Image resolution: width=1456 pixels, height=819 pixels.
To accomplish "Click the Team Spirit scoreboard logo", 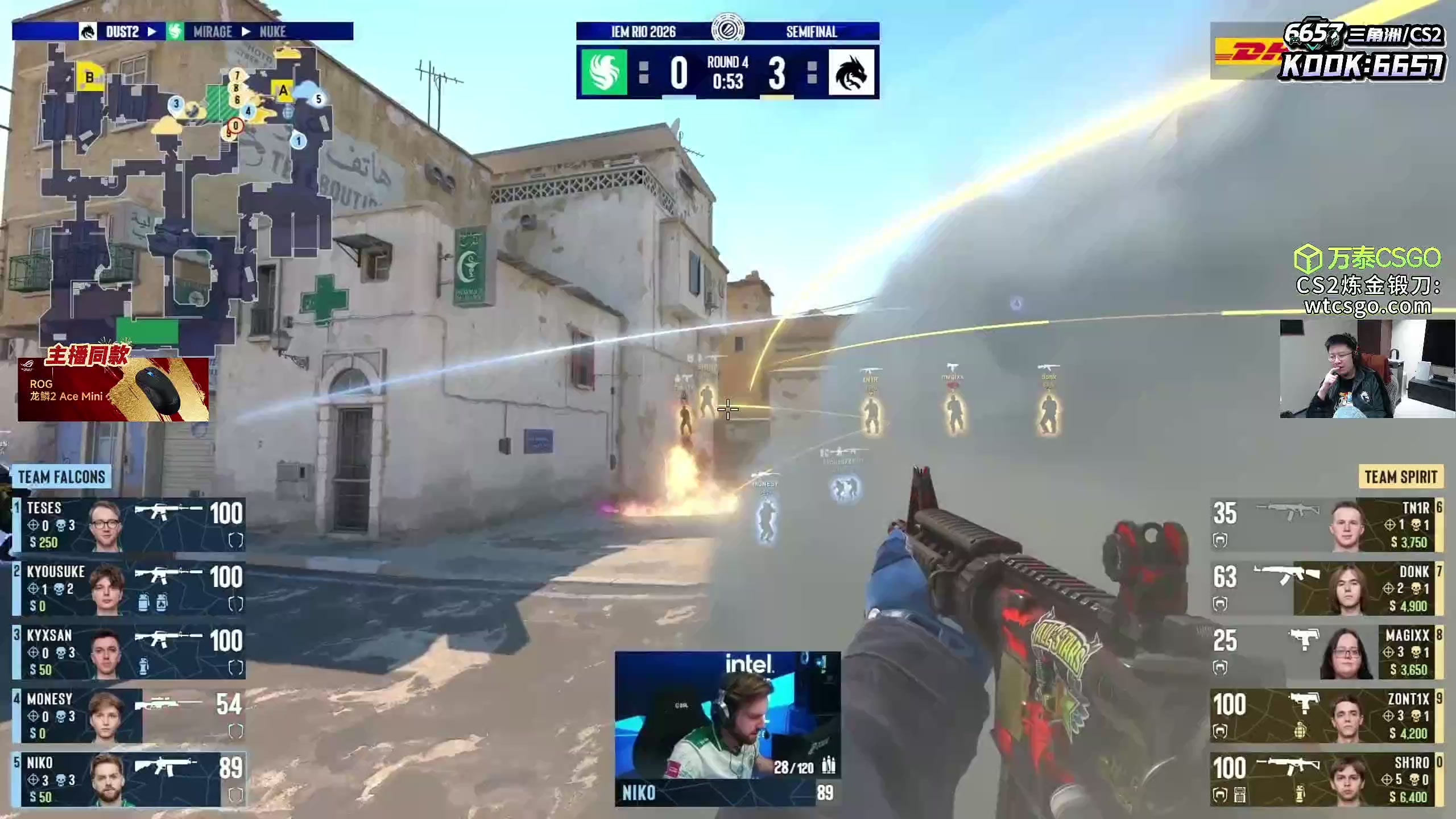I will click(851, 72).
